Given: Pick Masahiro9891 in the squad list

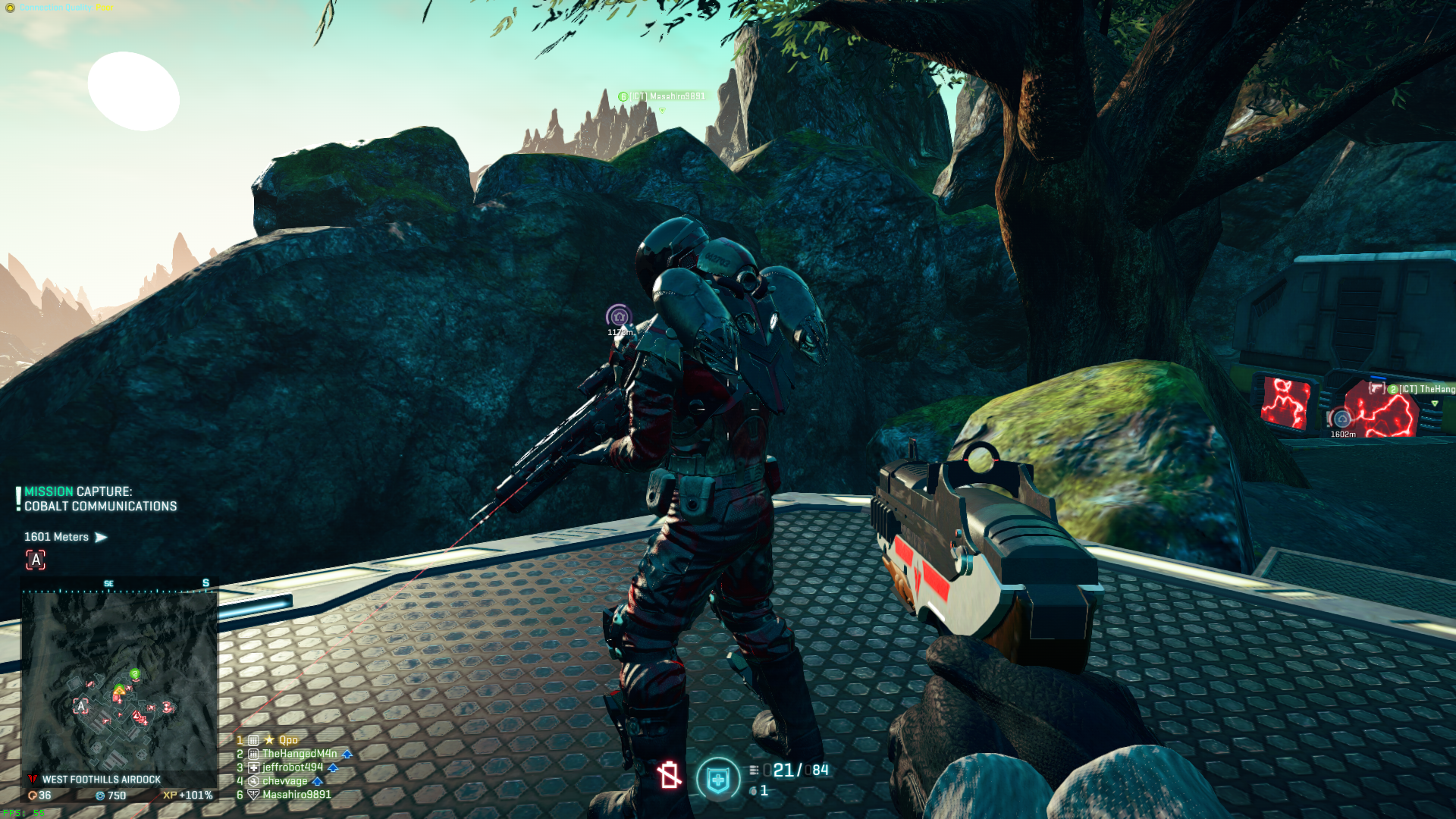Looking at the screenshot, I should coord(296,795).
